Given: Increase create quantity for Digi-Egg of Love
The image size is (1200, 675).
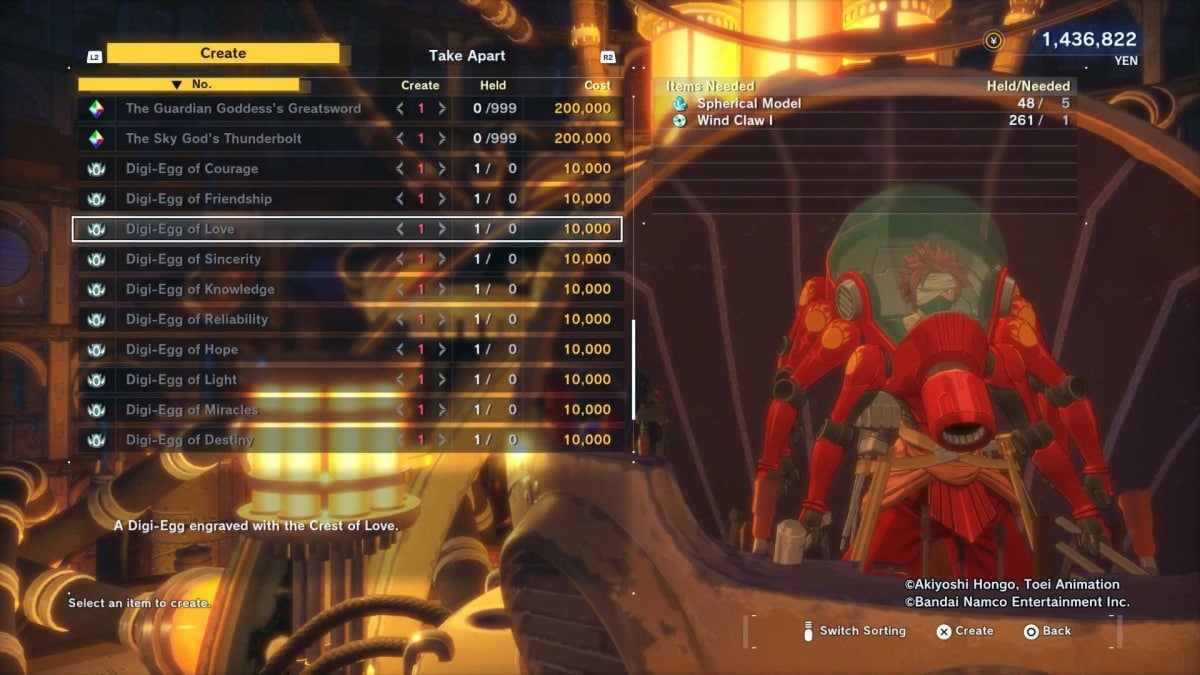Looking at the screenshot, I should click(x=442, y=229).
